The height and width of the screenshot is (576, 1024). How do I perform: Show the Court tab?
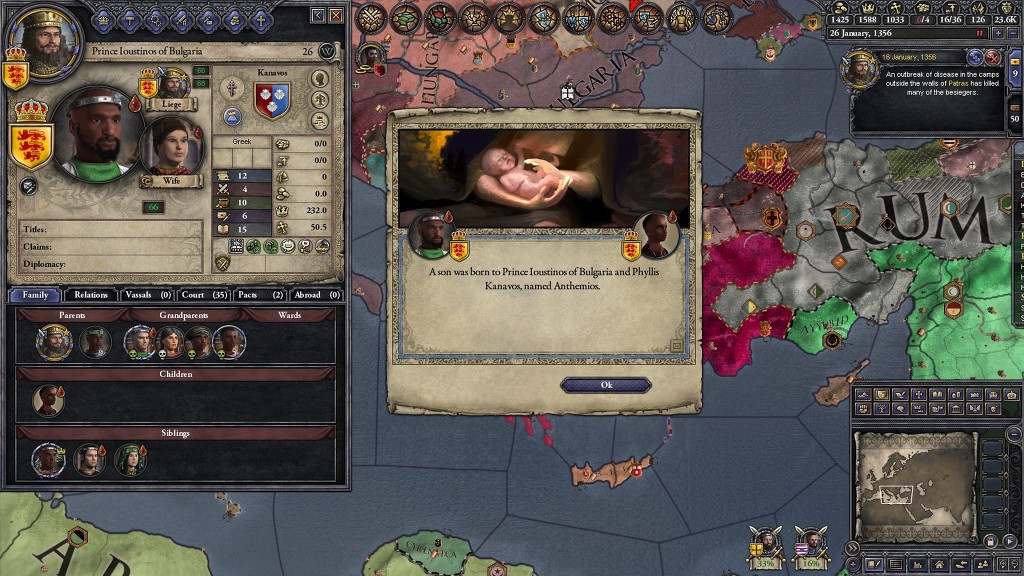(x=205, y=295)
